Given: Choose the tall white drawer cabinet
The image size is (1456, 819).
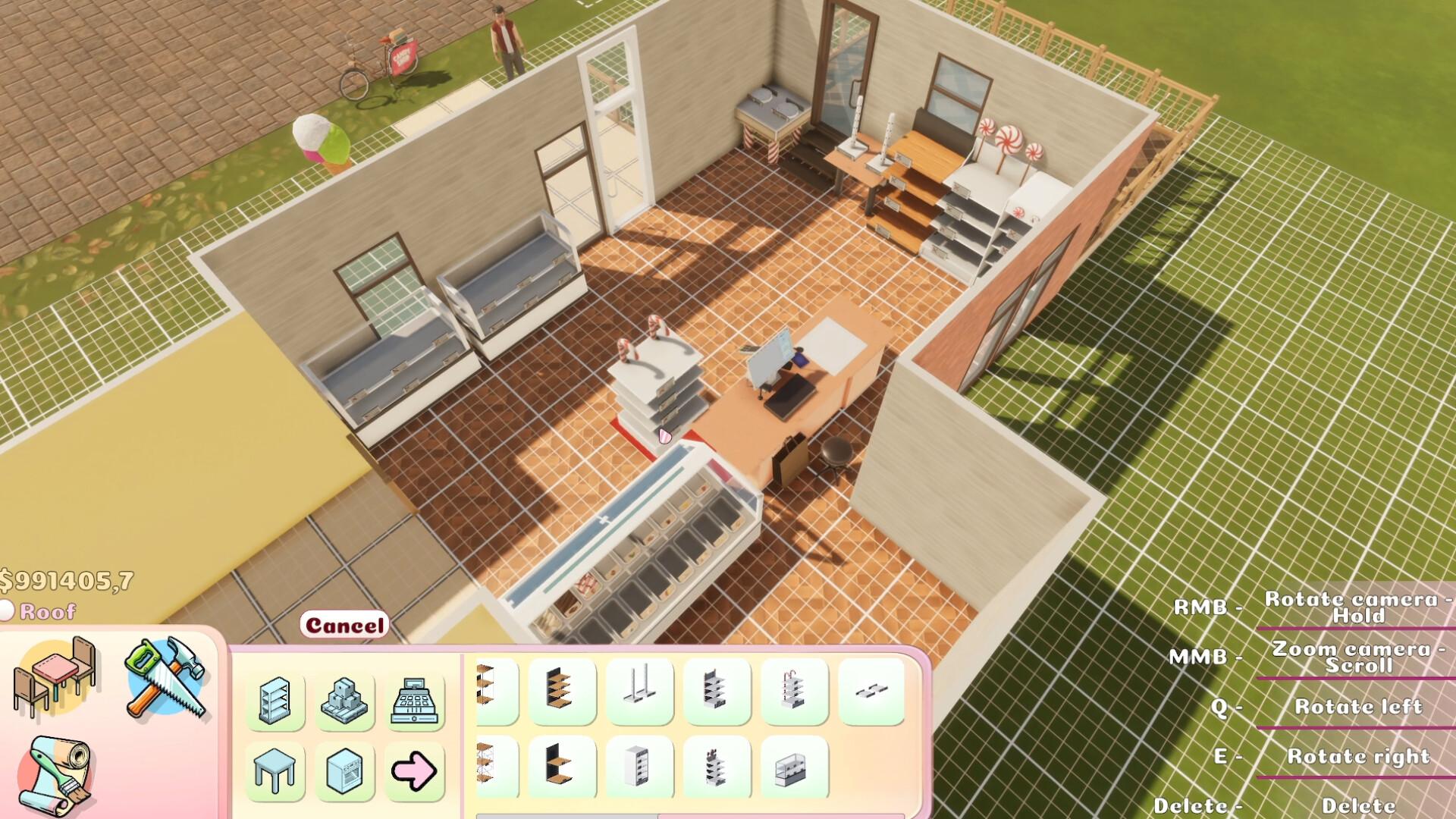Looking at the screenshot, I should coord(640,767).
